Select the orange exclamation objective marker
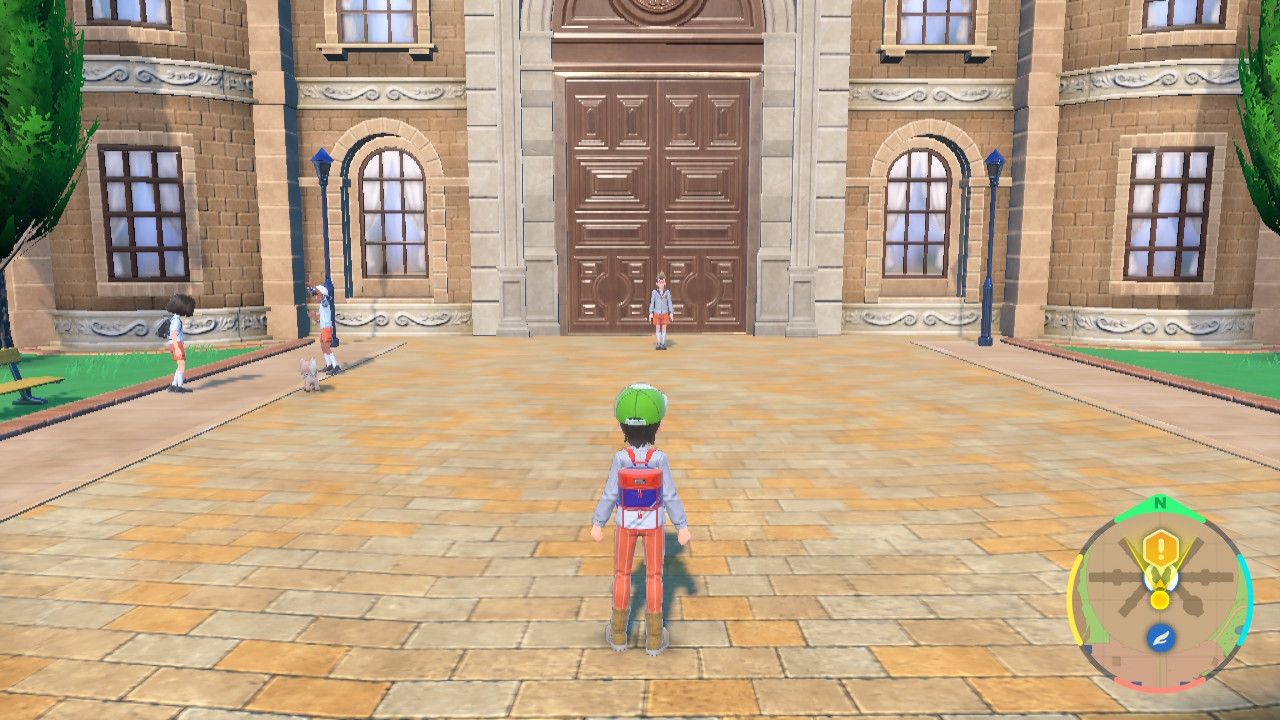Viewport: 1280px width, 720px height. point(1160,547)
